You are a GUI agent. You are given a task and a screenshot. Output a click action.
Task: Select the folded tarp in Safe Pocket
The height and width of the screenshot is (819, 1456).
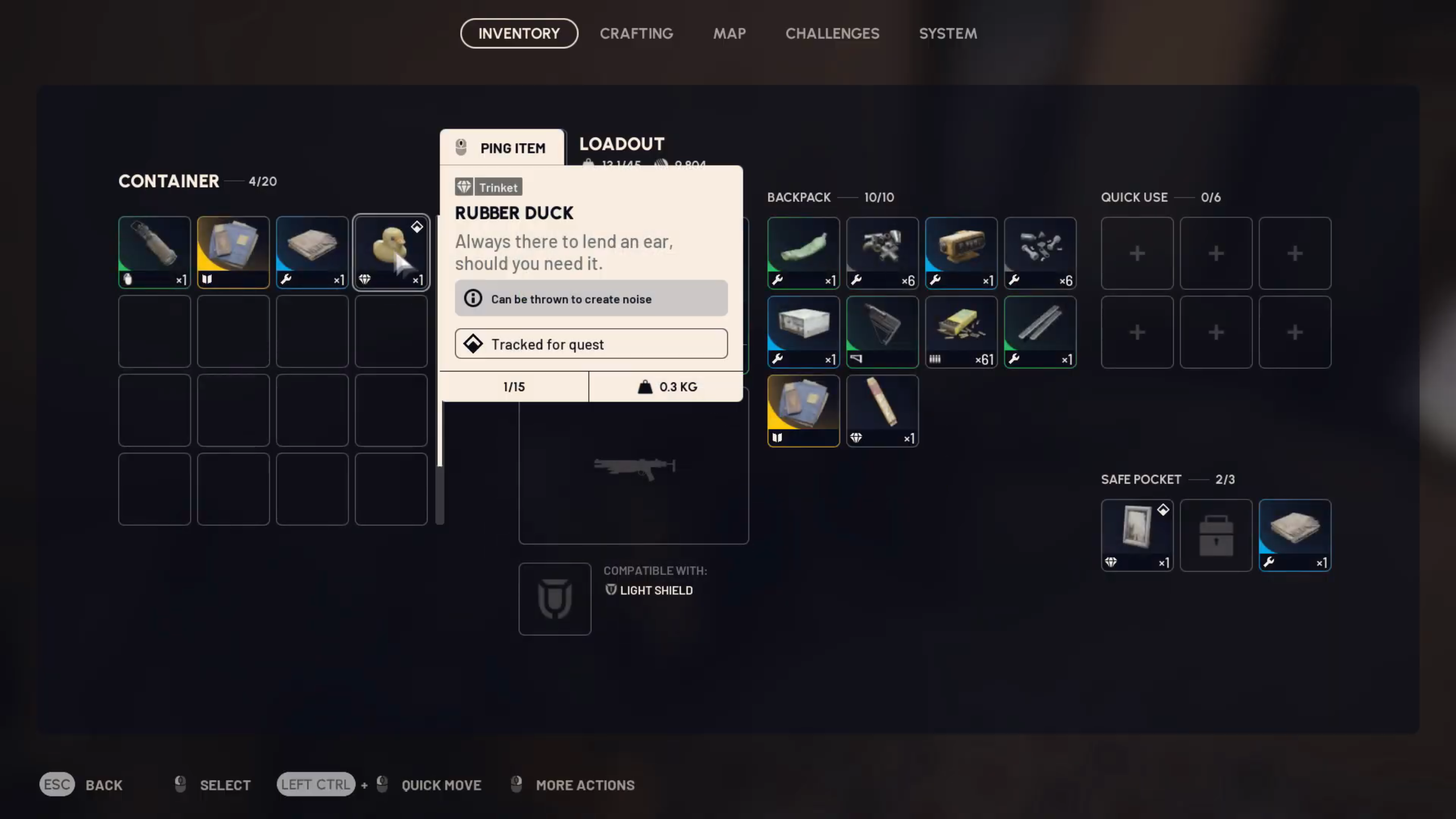pyautogui.click(x=1294, y=535)
